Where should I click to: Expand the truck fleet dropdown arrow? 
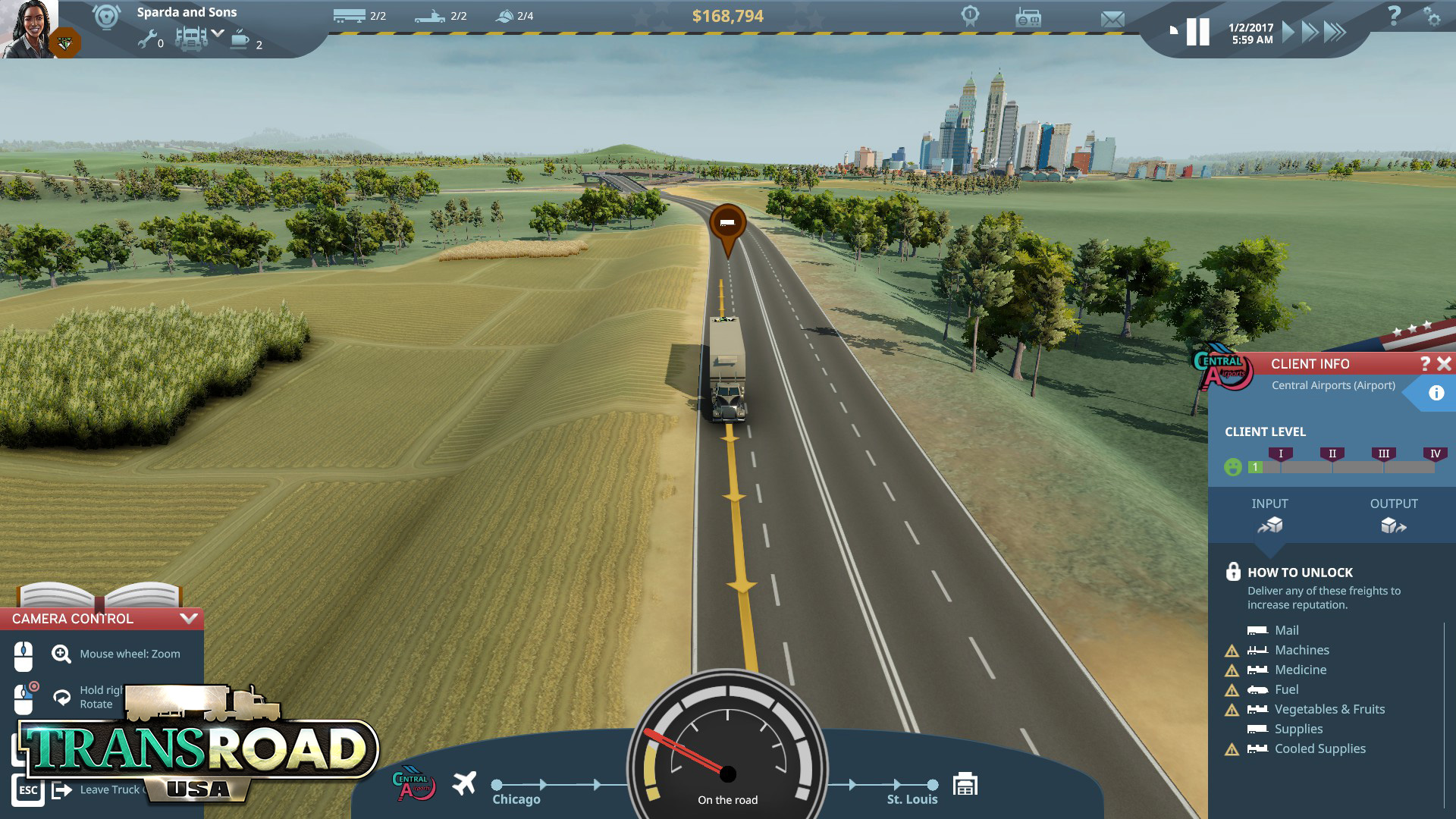tap(218, 33)
